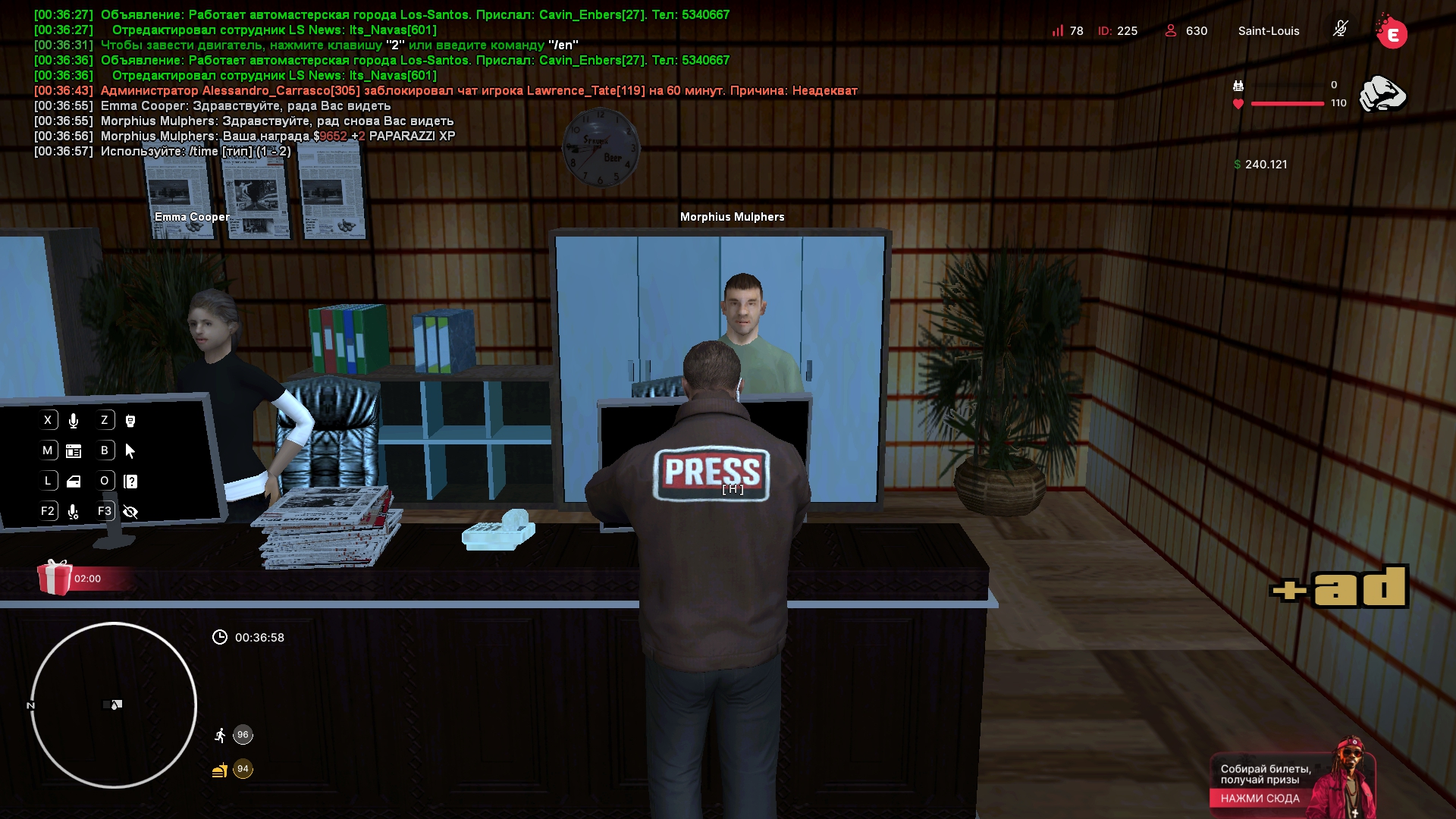Open the red E server logo

tap(1392, 33)
